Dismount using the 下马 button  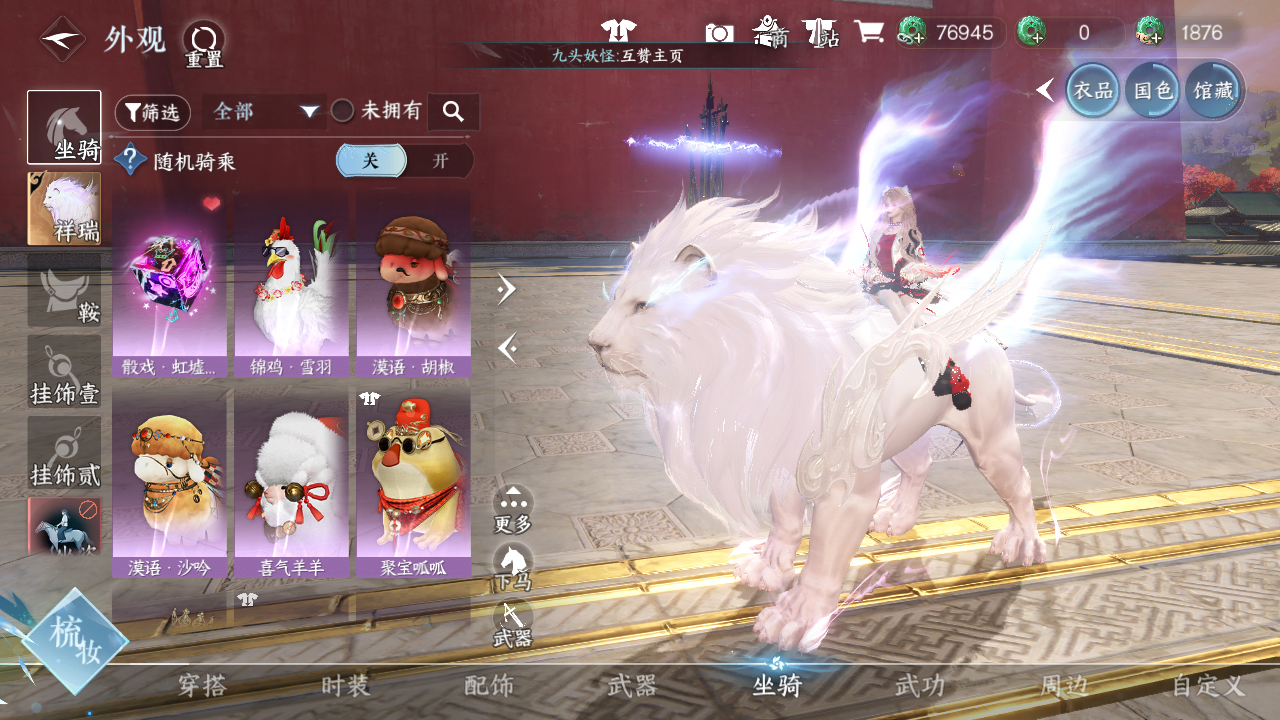pyautogui.click(x=513, y=567)
